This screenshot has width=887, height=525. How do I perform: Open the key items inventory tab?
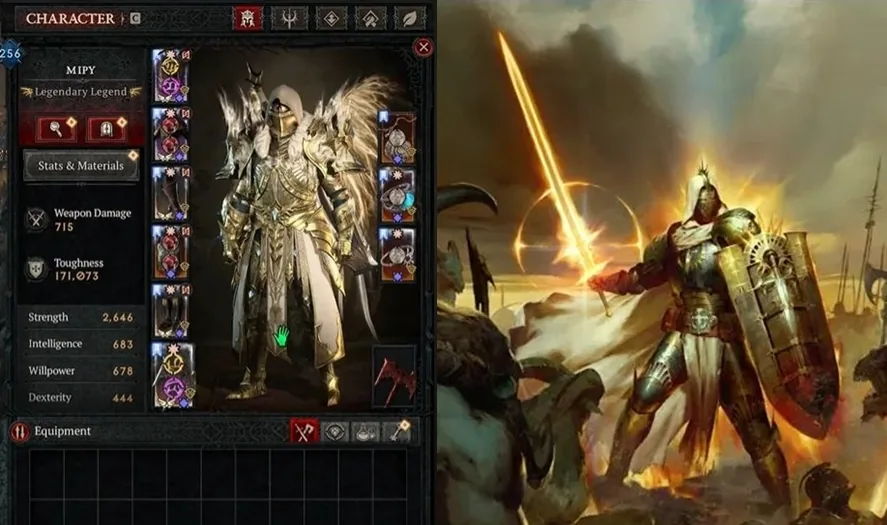(x=399, y=431)
